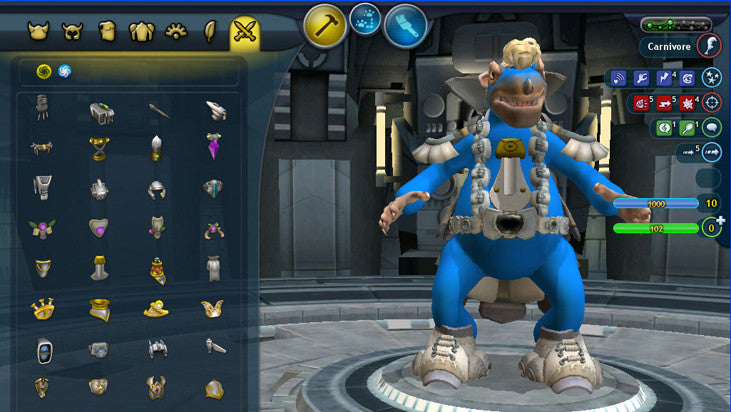
Task: Click the speech bubble social stats icon
Action: click(711, 127)
